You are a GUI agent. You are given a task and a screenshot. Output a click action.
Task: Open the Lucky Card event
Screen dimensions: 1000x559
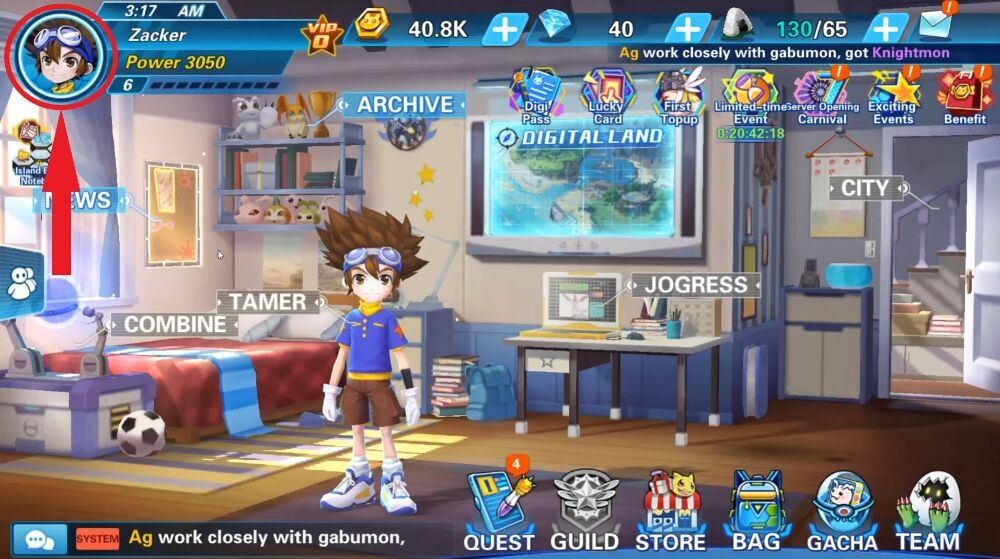pos(607,97)
